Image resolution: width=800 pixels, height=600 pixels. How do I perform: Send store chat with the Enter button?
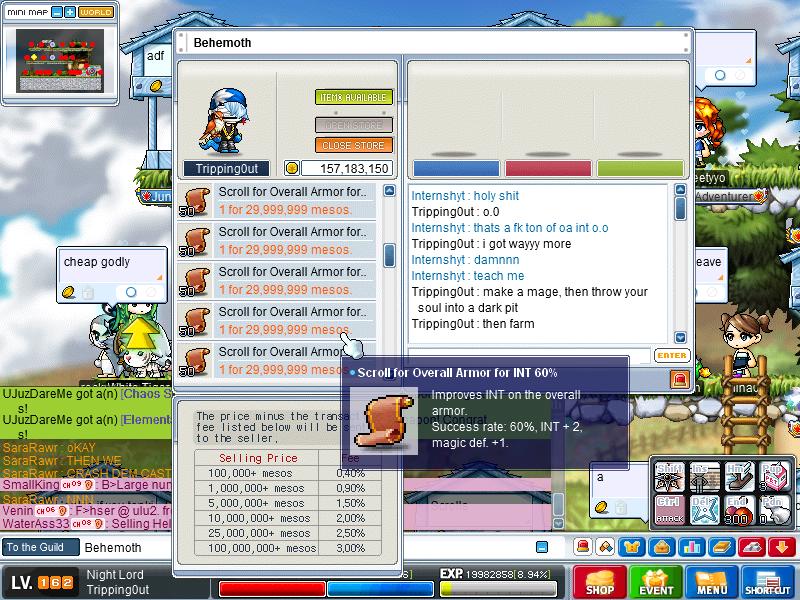672,355
